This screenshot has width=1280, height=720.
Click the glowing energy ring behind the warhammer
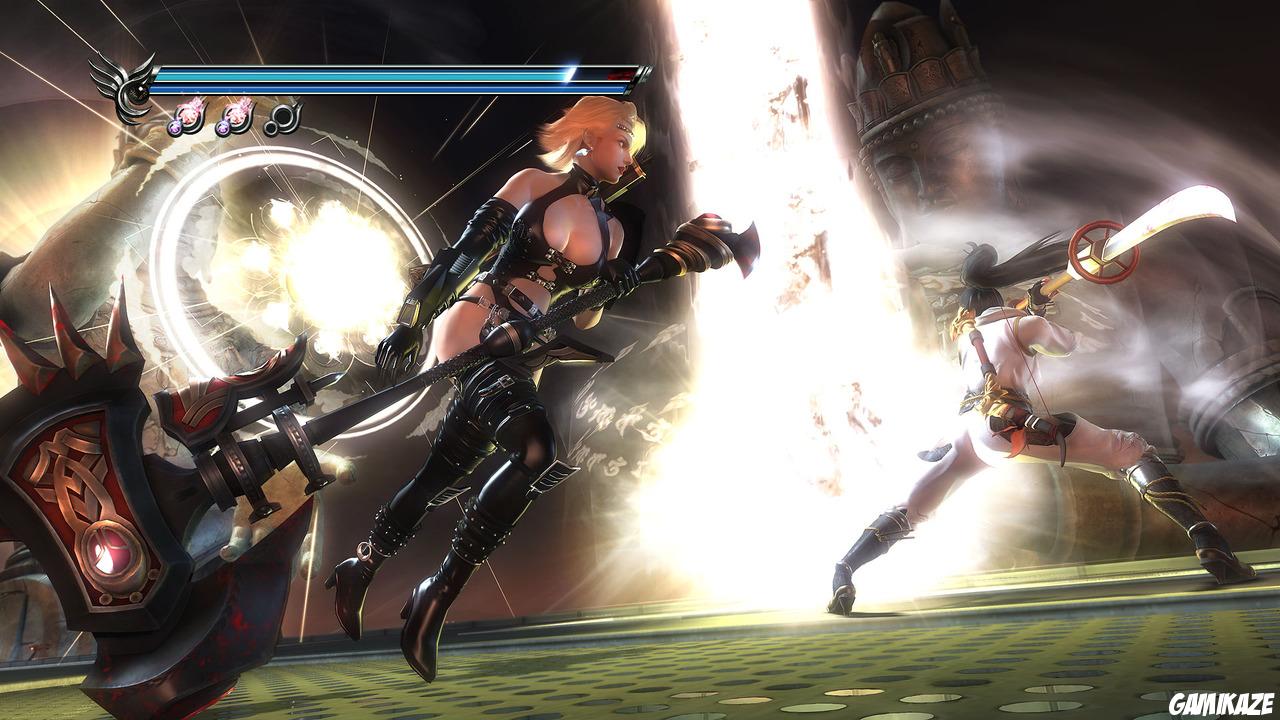click(x=285, y=270)
